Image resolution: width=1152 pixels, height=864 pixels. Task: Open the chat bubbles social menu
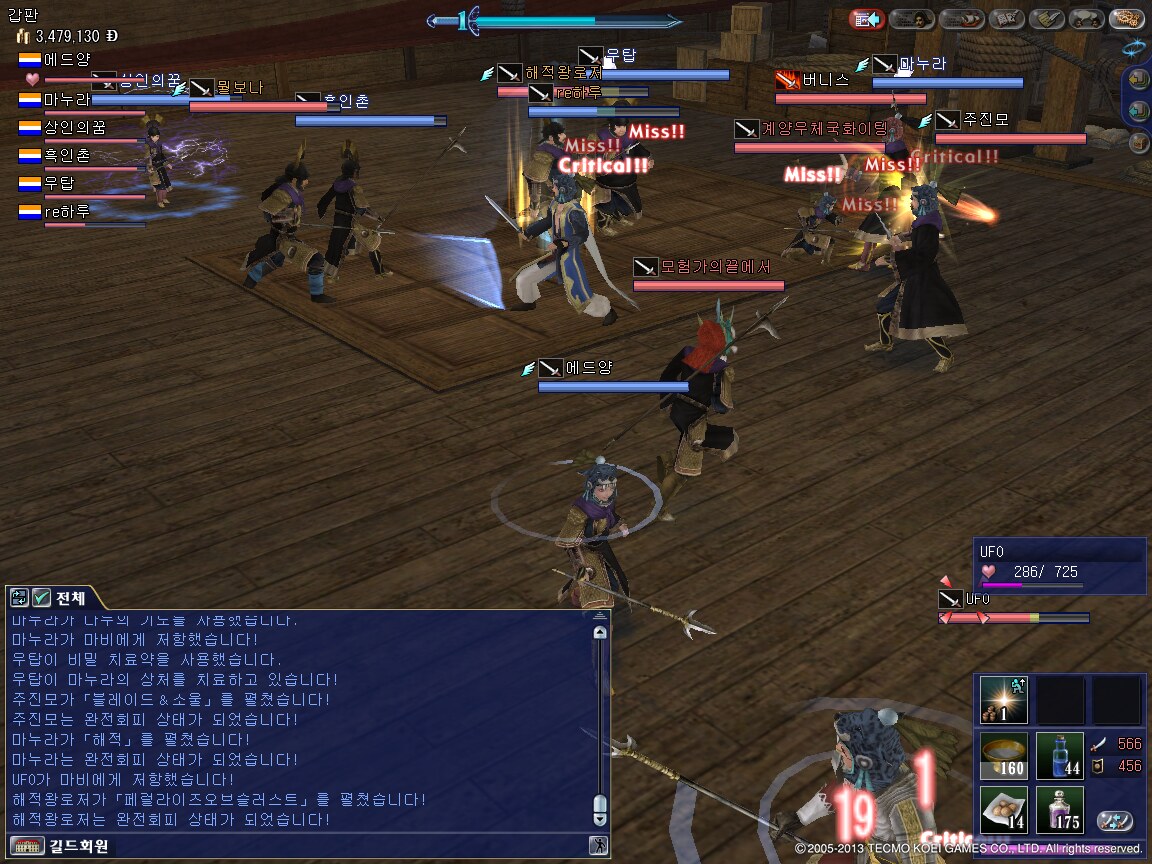coord(1085,19)
